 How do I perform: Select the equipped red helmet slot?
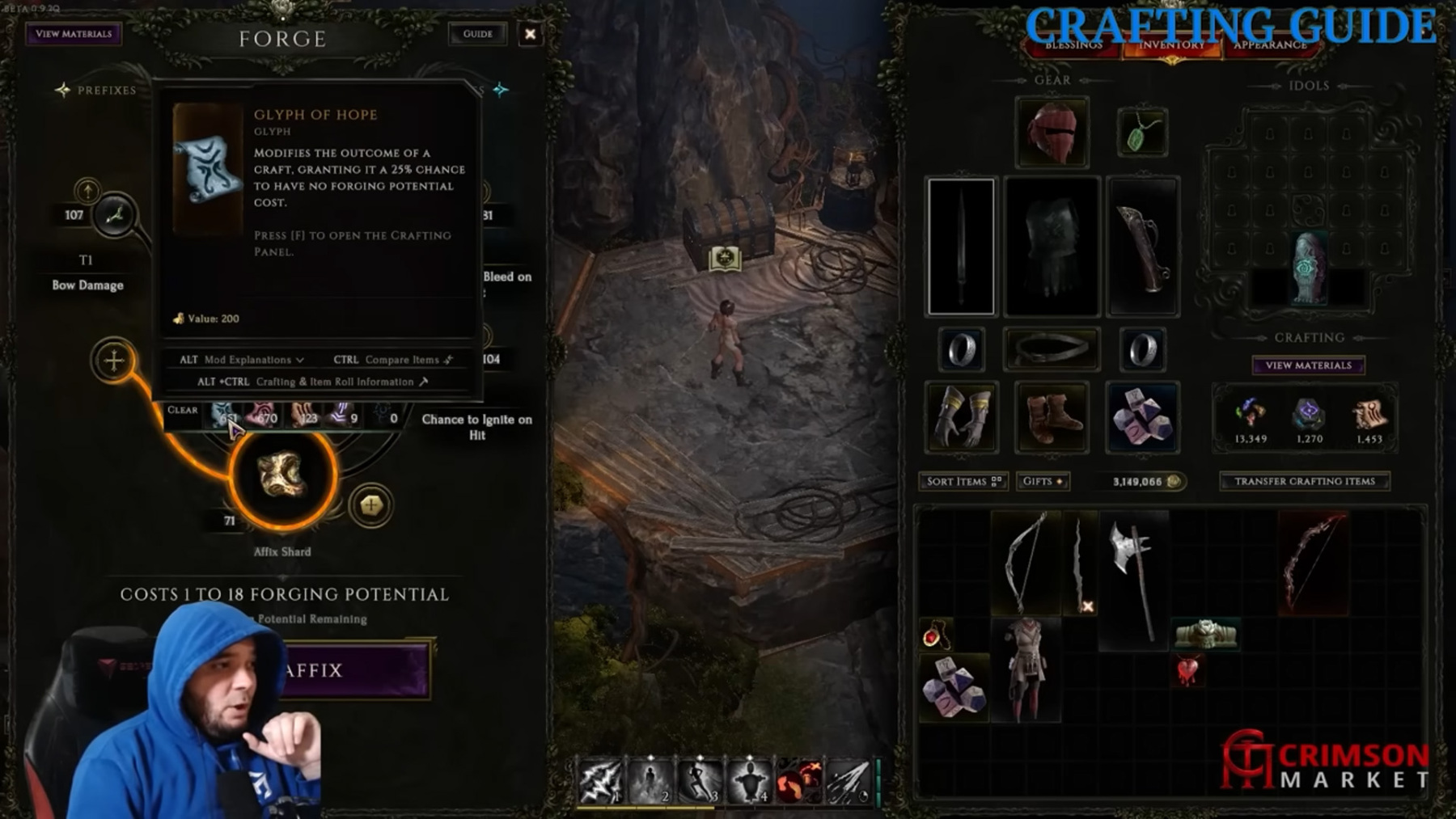point(1052,133)
